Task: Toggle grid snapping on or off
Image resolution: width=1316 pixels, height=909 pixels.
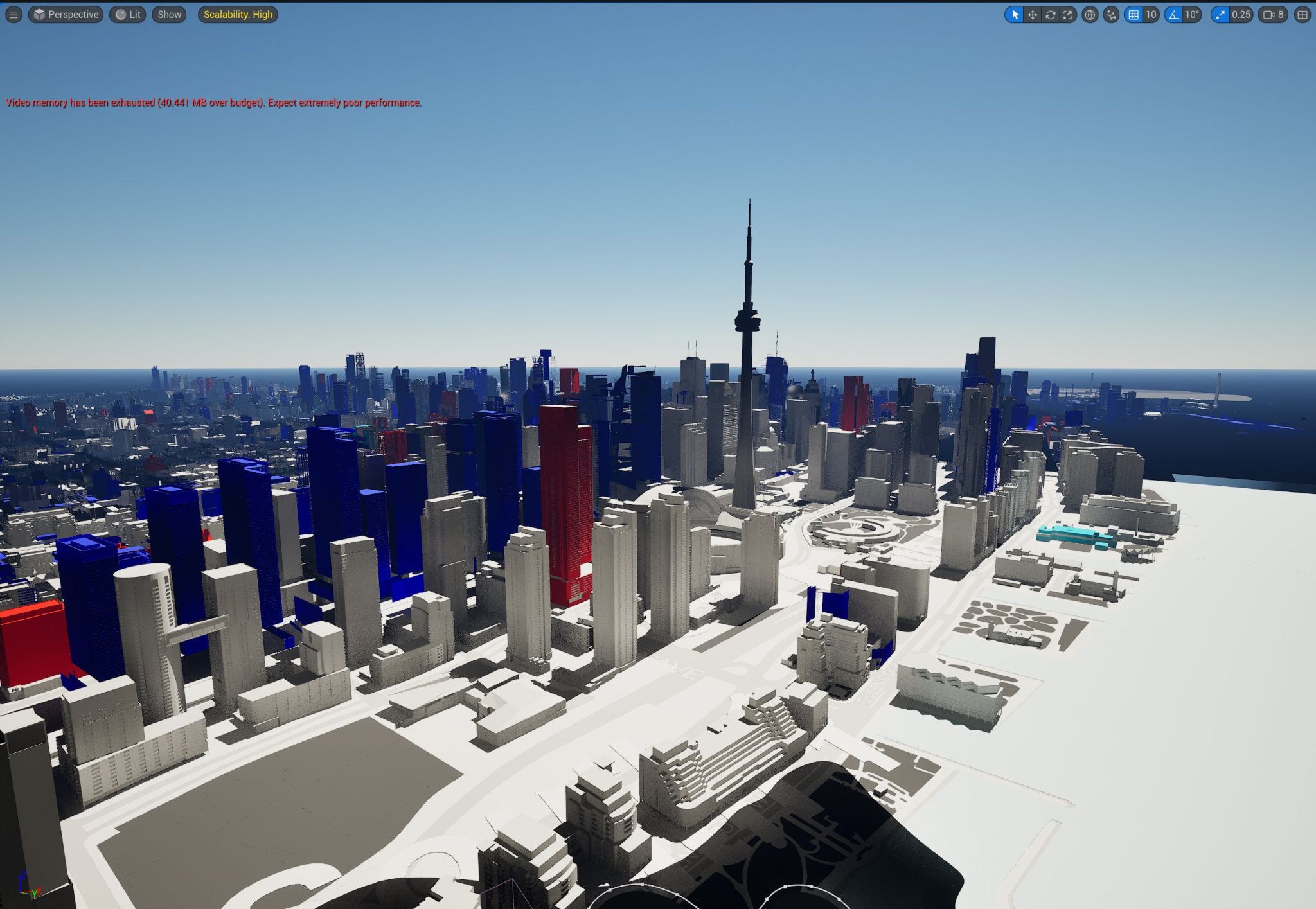Action: pyautogui.click(x=1135, y=15)
